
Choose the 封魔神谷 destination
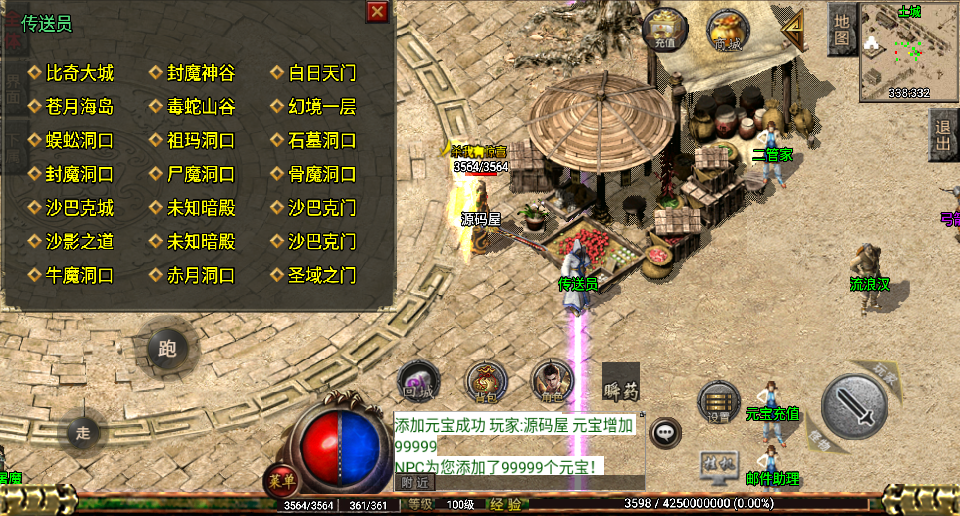(x=201, y=73)
